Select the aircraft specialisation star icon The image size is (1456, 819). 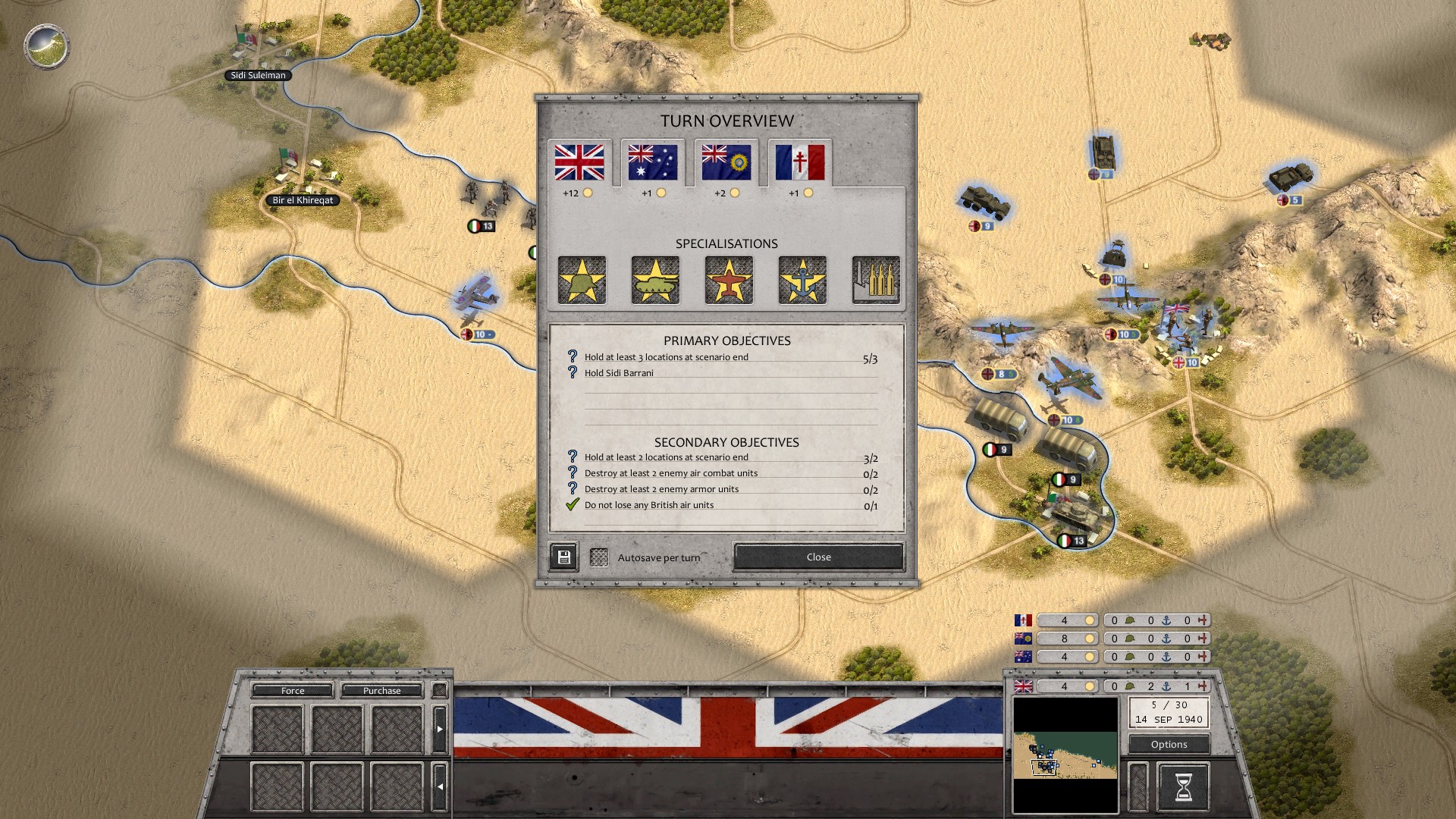[x=729, y=280]
